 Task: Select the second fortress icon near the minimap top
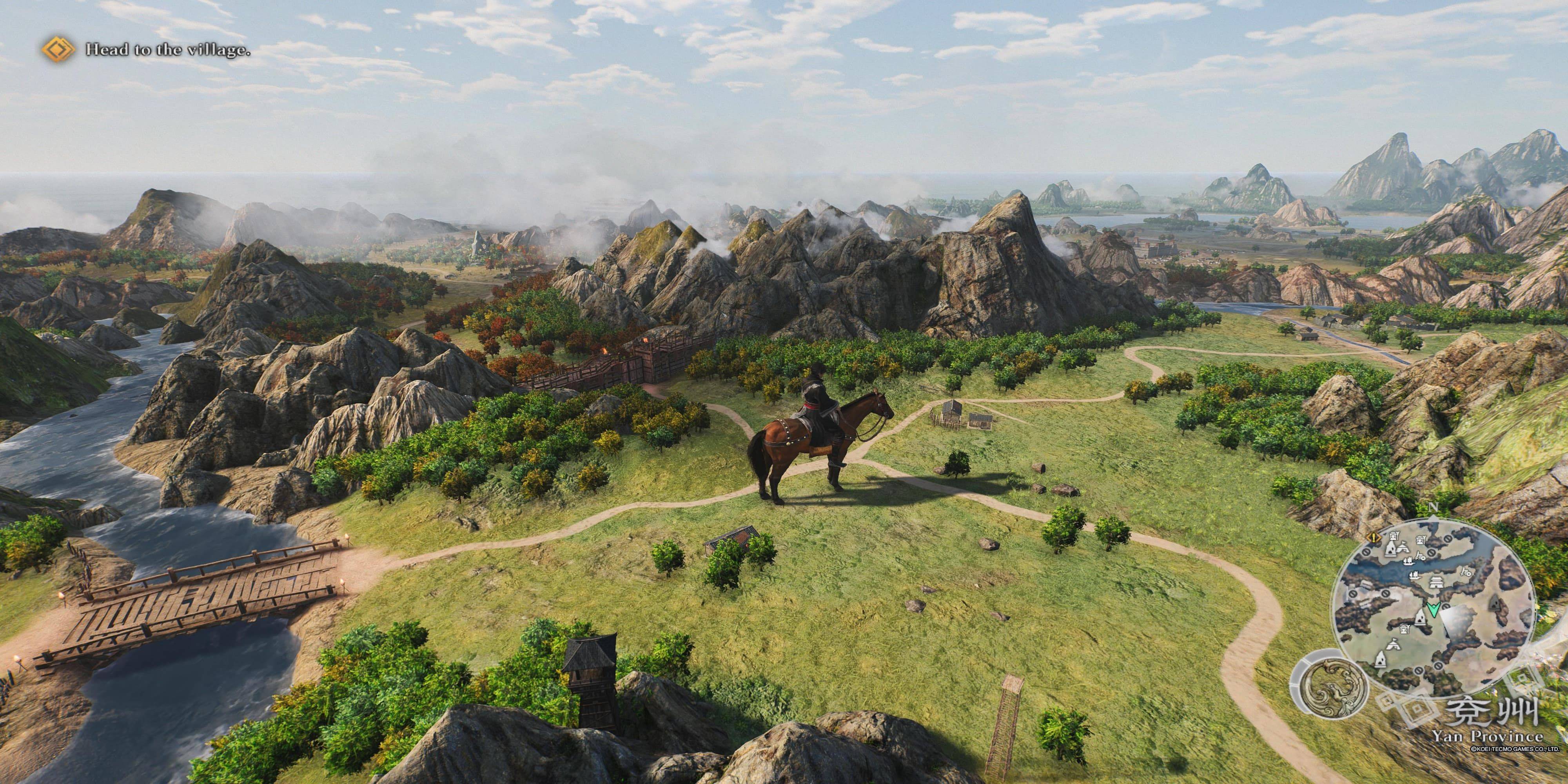[x=1421, y=540]
